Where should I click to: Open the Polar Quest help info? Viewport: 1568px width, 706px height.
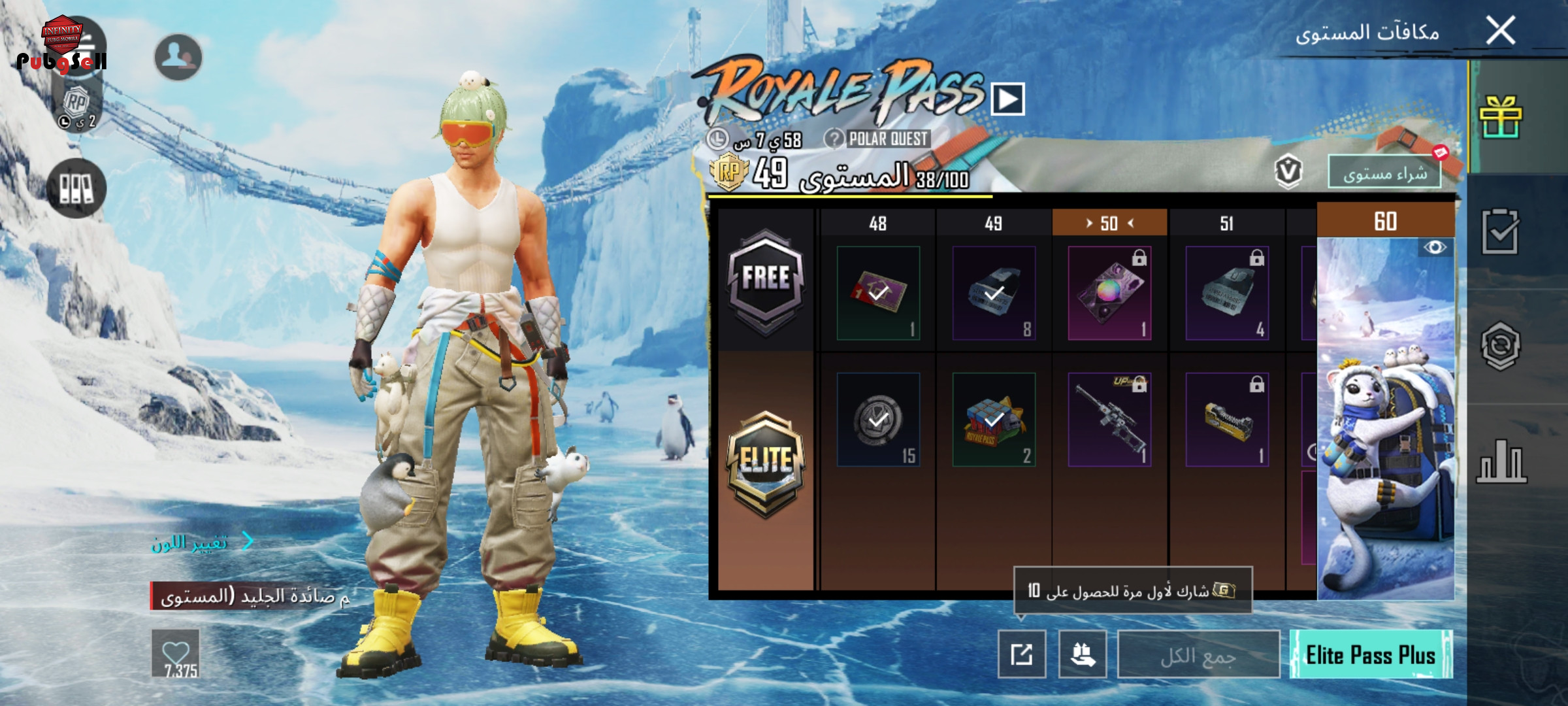tap(834, 139)
